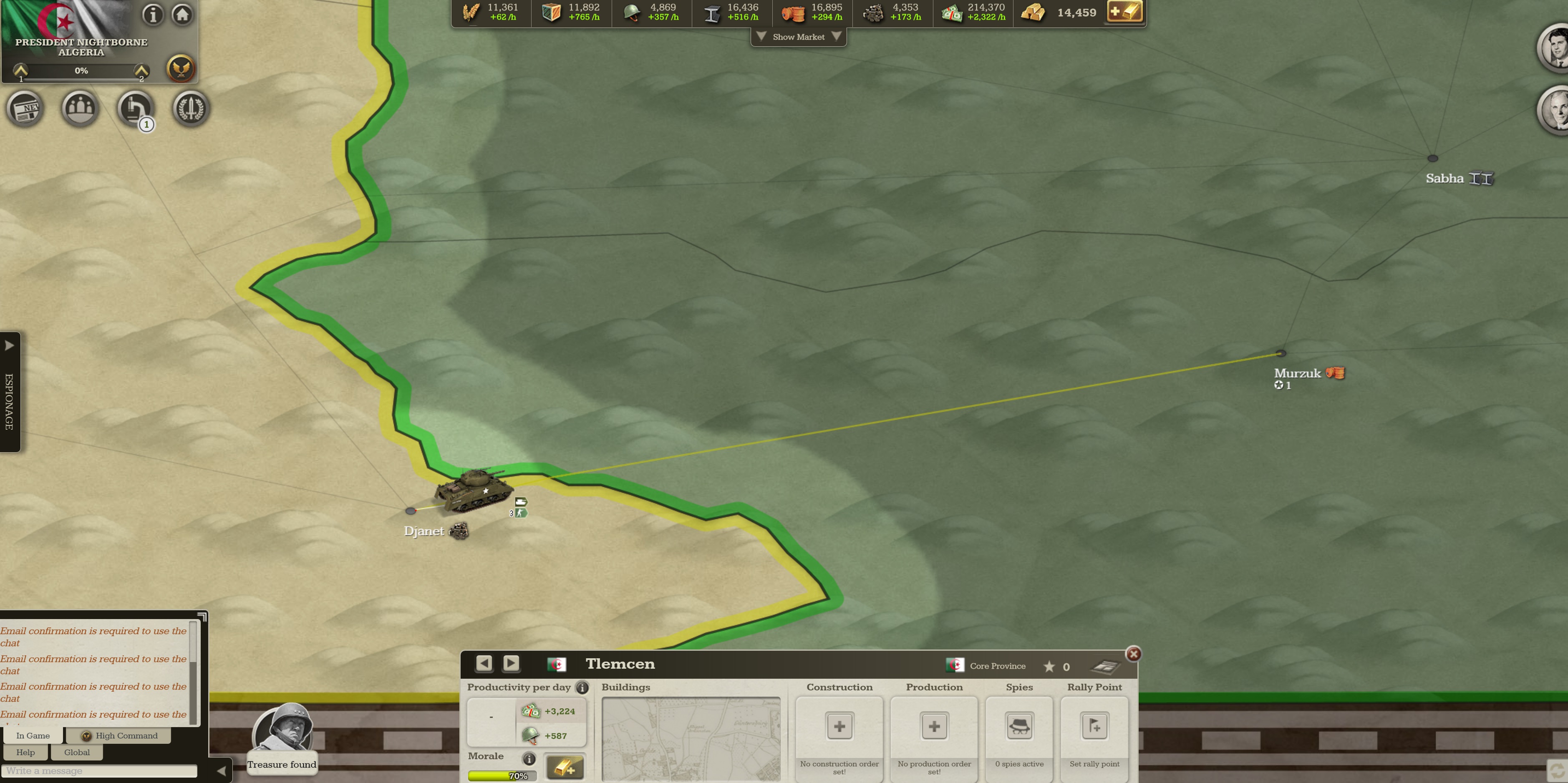Add a construction order
Screen dimensions: 1568x783
pyautogui.click(x=839, y=726)
